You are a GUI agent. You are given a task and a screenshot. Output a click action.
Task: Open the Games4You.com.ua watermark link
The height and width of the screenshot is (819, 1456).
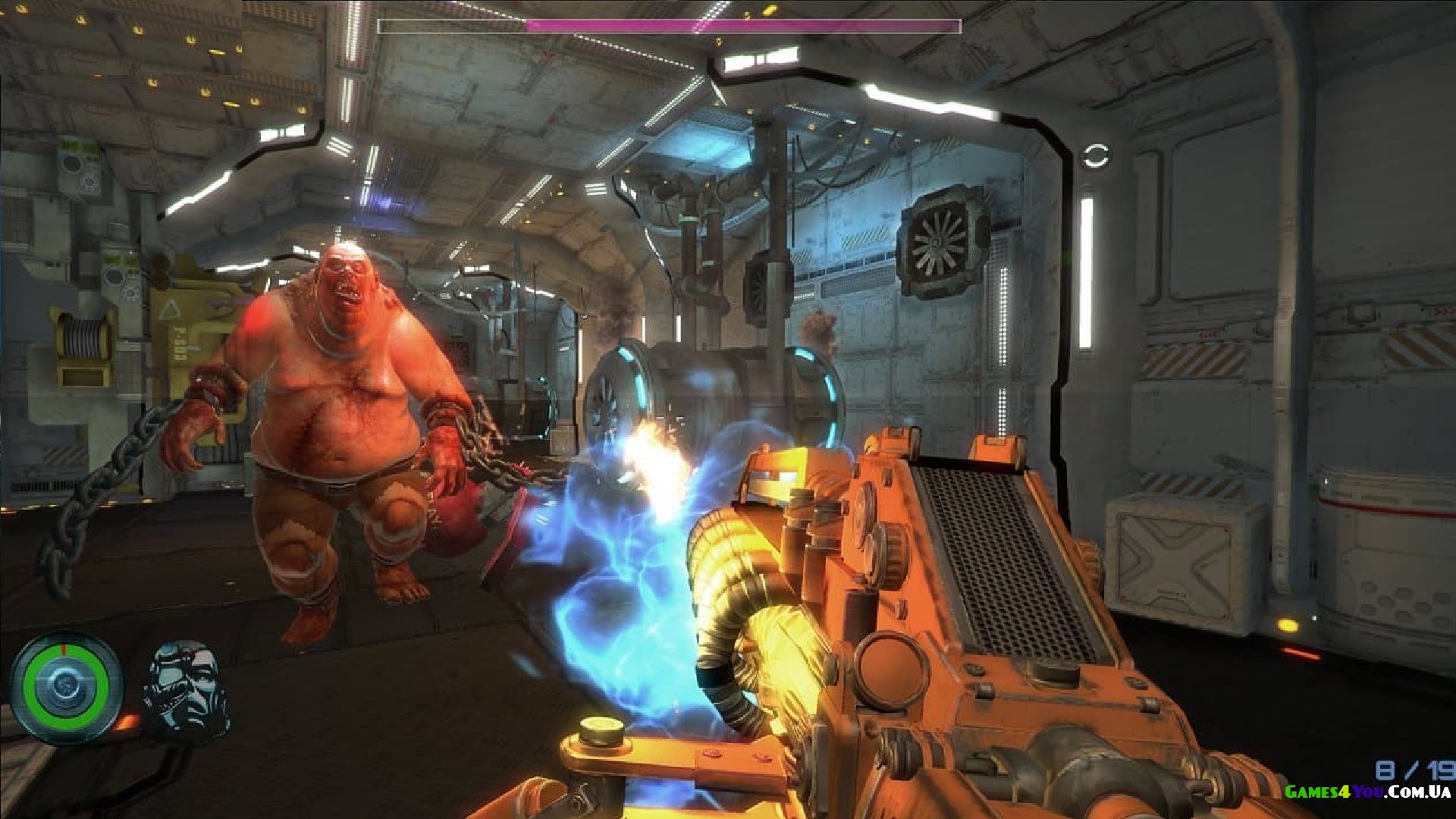[1367, 792]
